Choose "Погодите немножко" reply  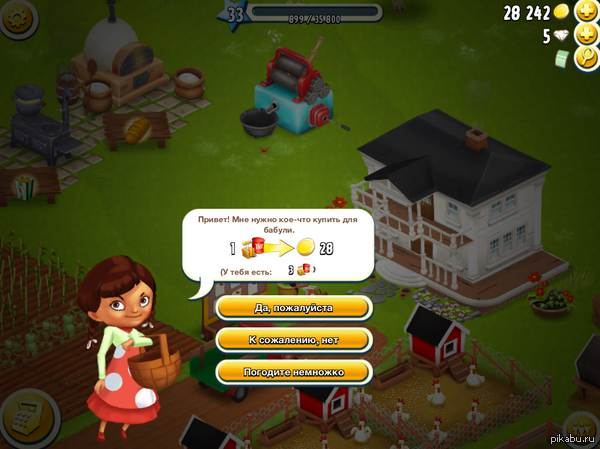(x=293, y=372)
